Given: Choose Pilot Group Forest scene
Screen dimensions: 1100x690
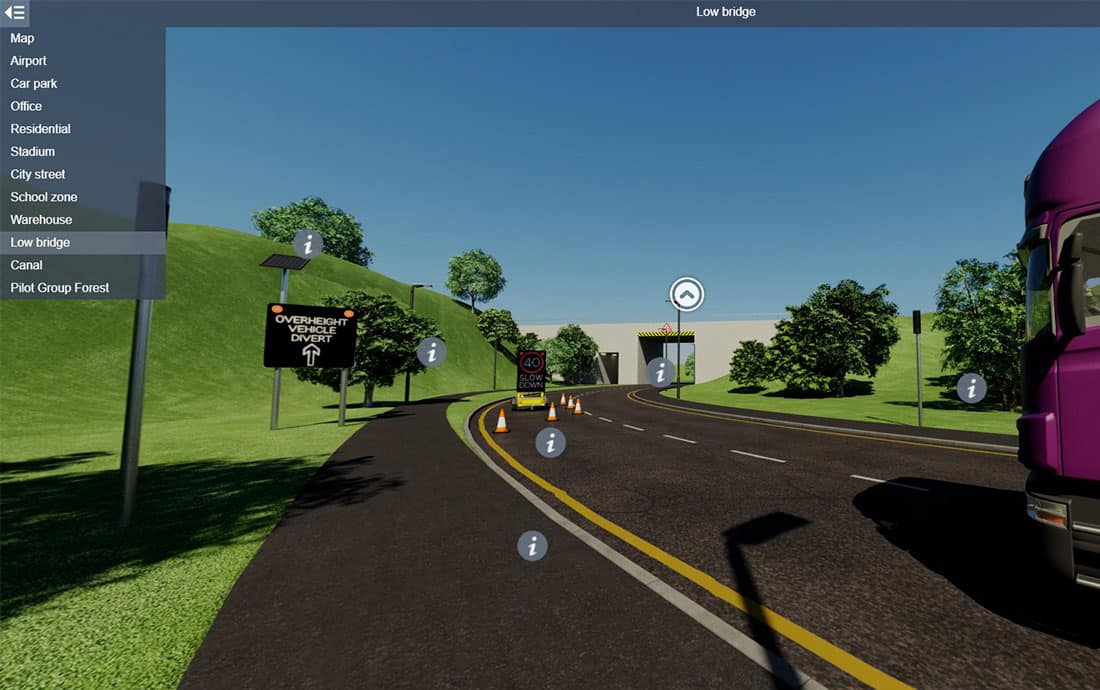Looking at the screenshot, I should 59,288.
